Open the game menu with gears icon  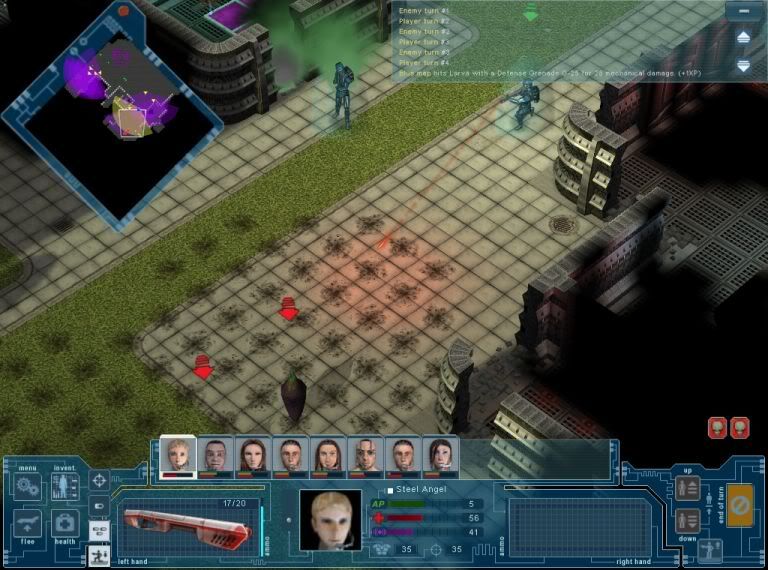pos(28,488)
